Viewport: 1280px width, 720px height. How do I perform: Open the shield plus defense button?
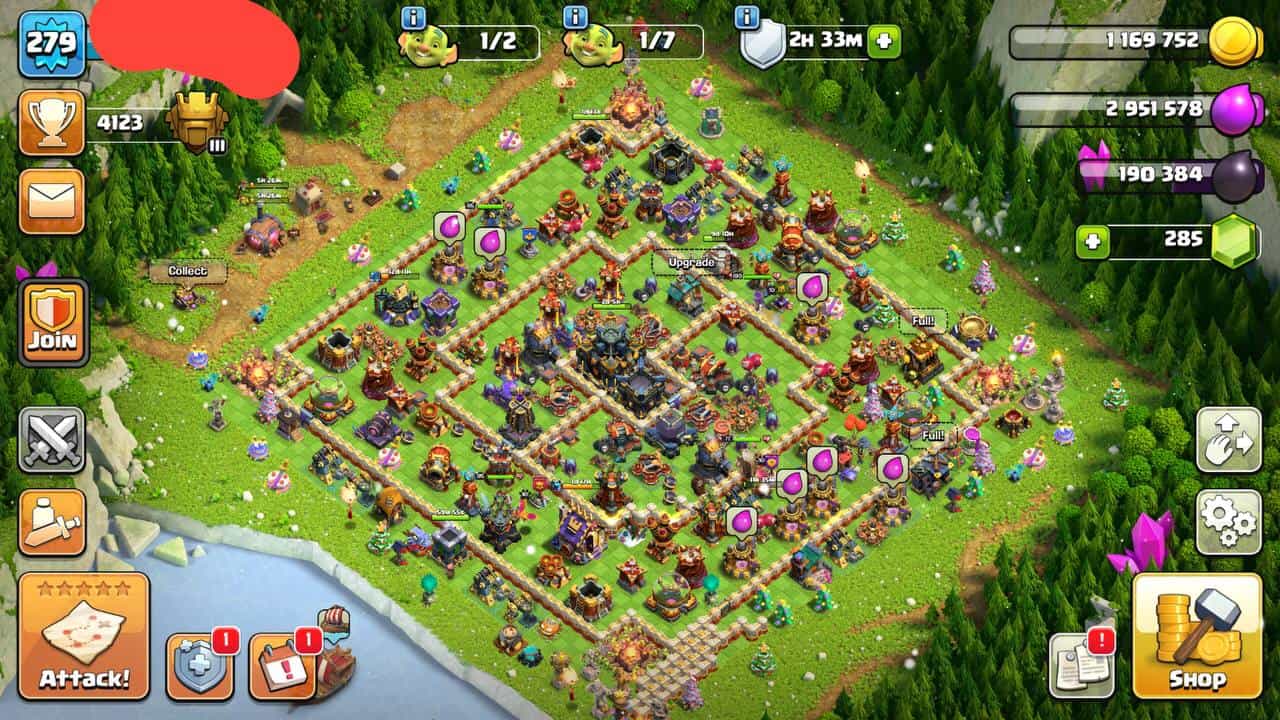(199, 665)
